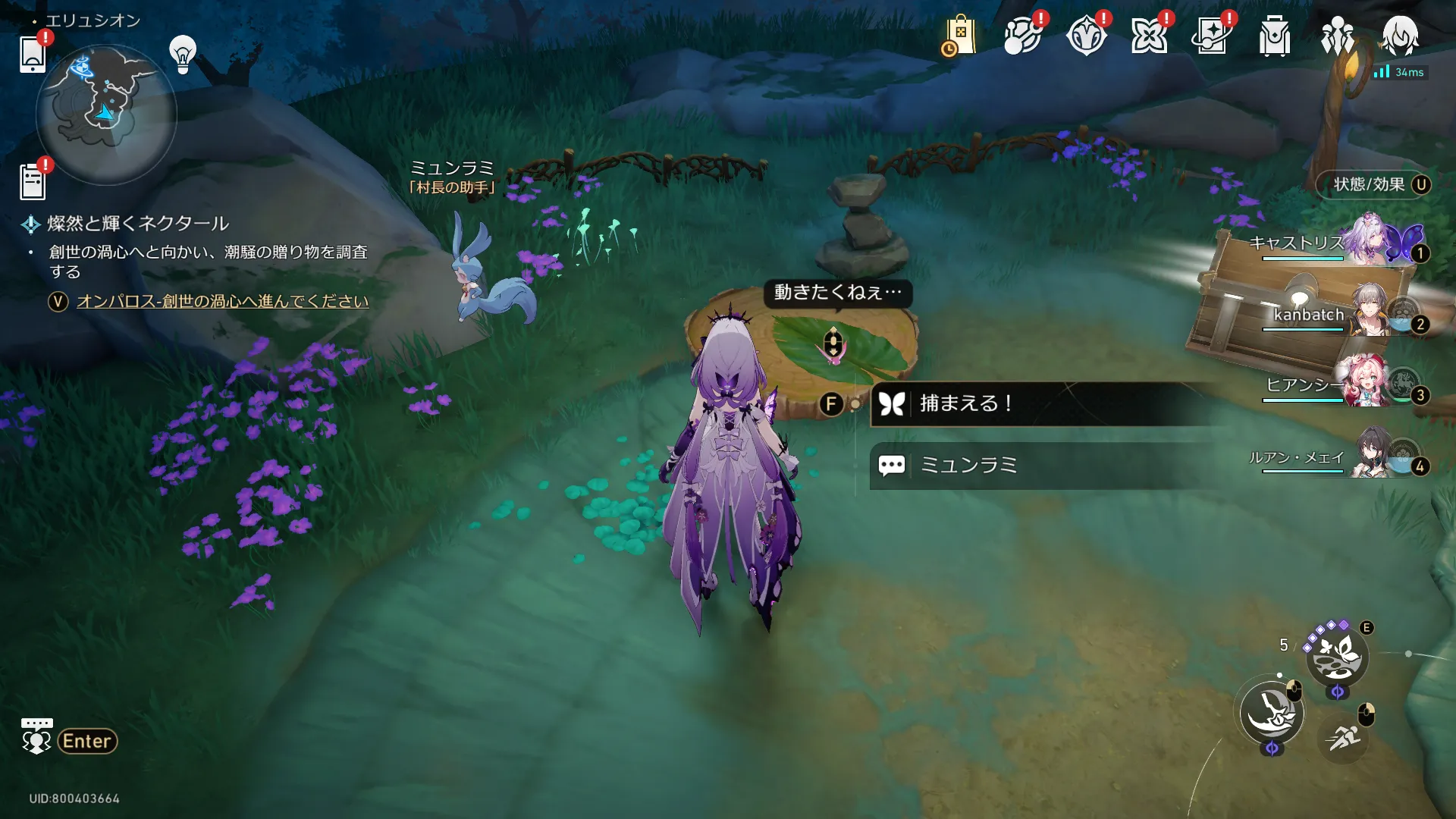This screenshot has height=819, width=1456.
Task: Open the backpack inventory icon
Action: [x=1274, y=36]
